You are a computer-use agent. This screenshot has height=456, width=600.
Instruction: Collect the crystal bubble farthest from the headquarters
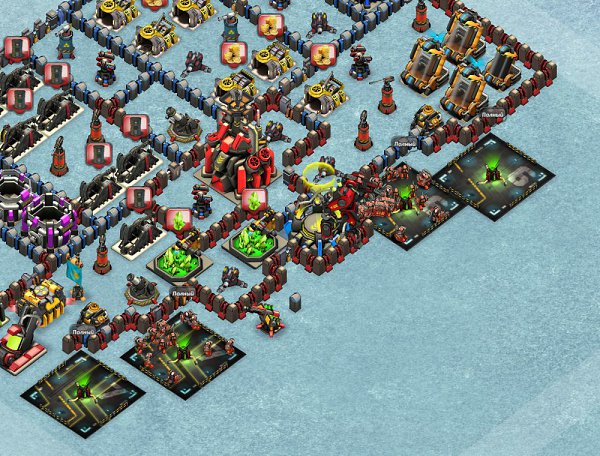click(x=177, y=219)
